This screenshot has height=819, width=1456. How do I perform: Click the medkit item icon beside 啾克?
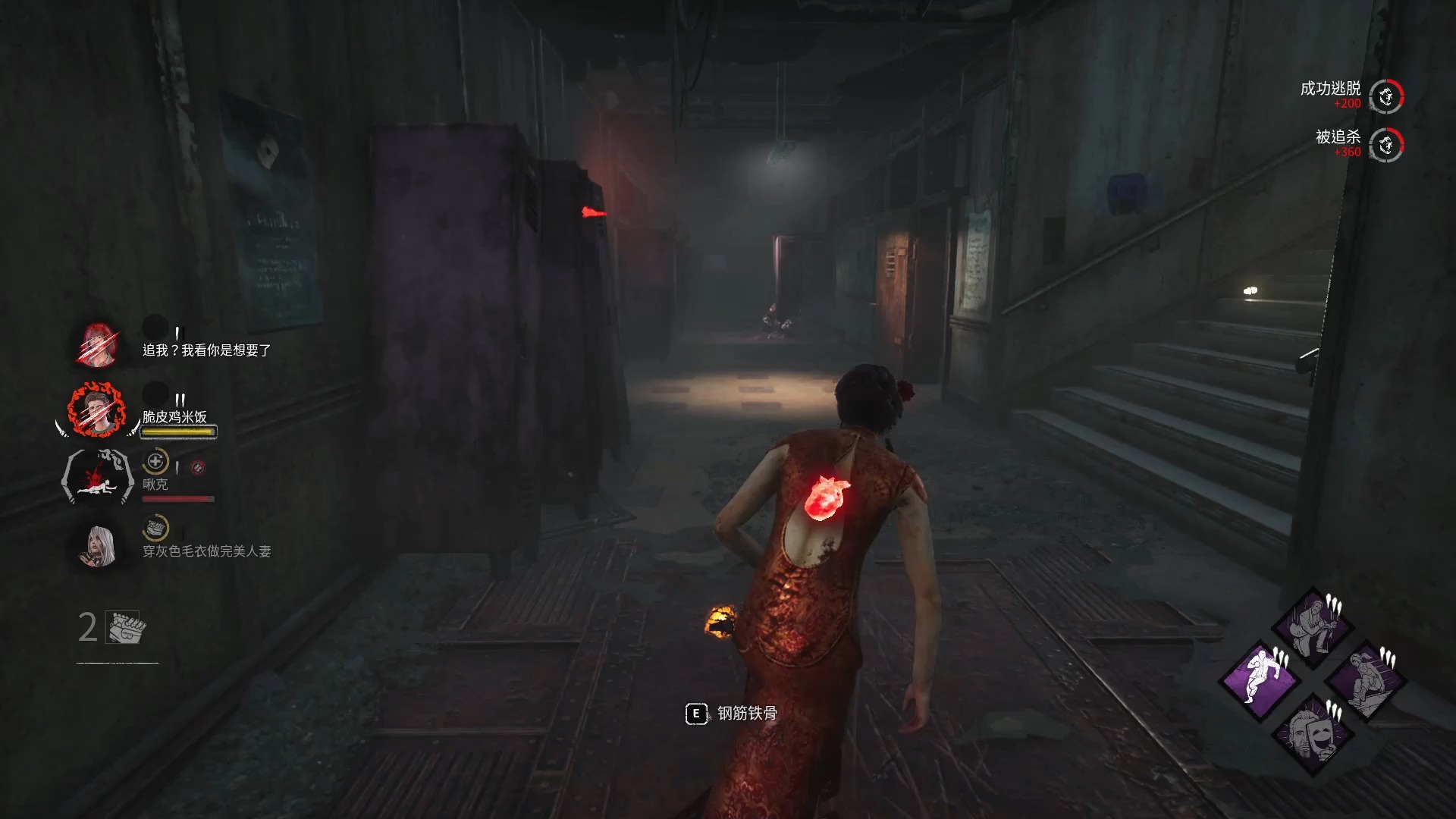155,461
